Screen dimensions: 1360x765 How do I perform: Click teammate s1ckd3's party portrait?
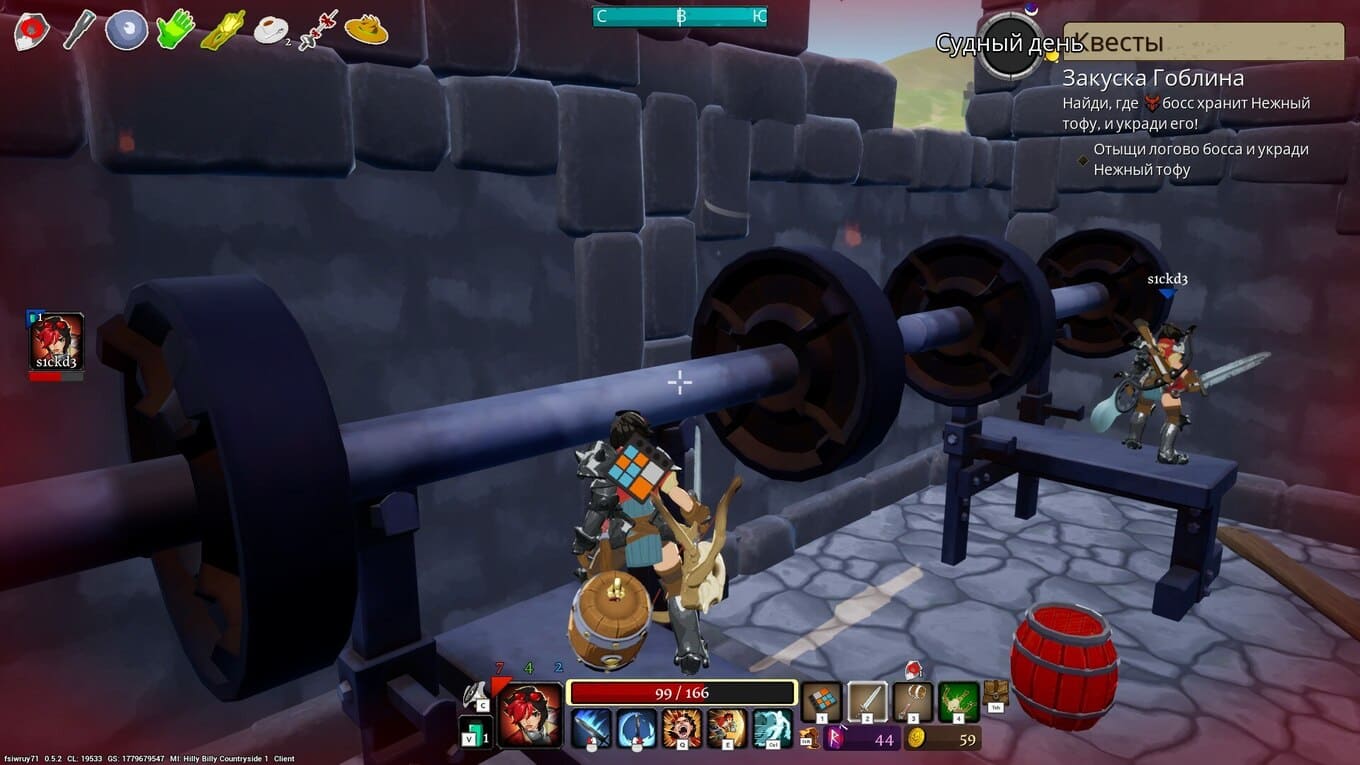(x=57, y=342)
